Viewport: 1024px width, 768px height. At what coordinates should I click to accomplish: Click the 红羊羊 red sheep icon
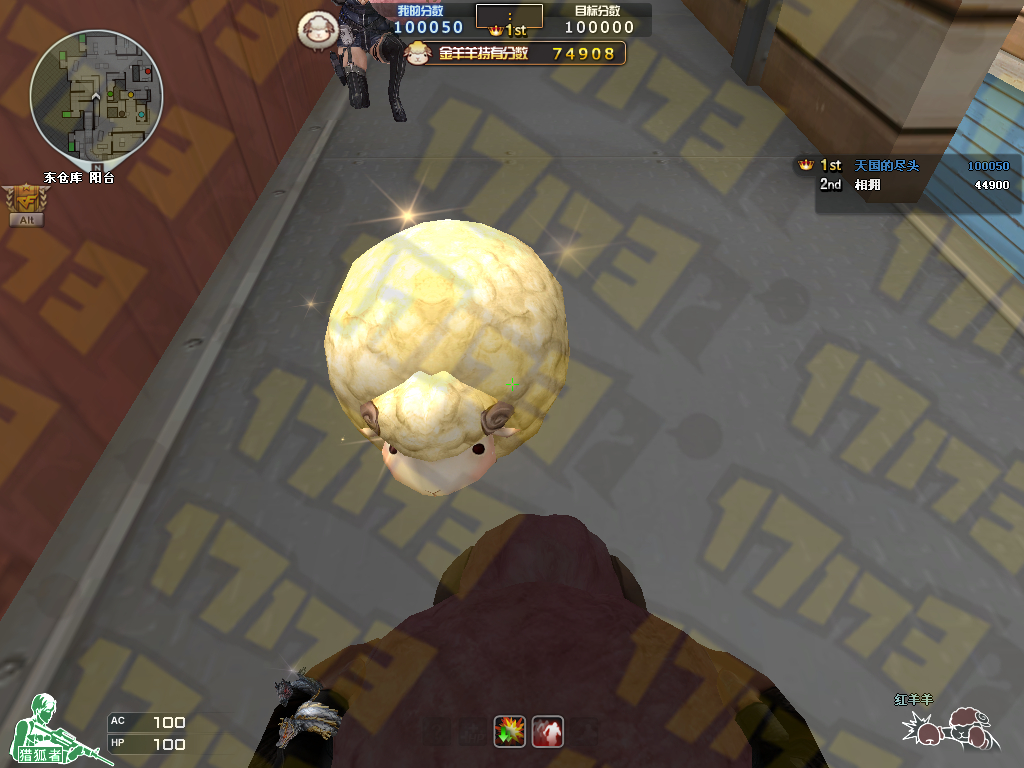pyautogui.click(x=950, y=727)
